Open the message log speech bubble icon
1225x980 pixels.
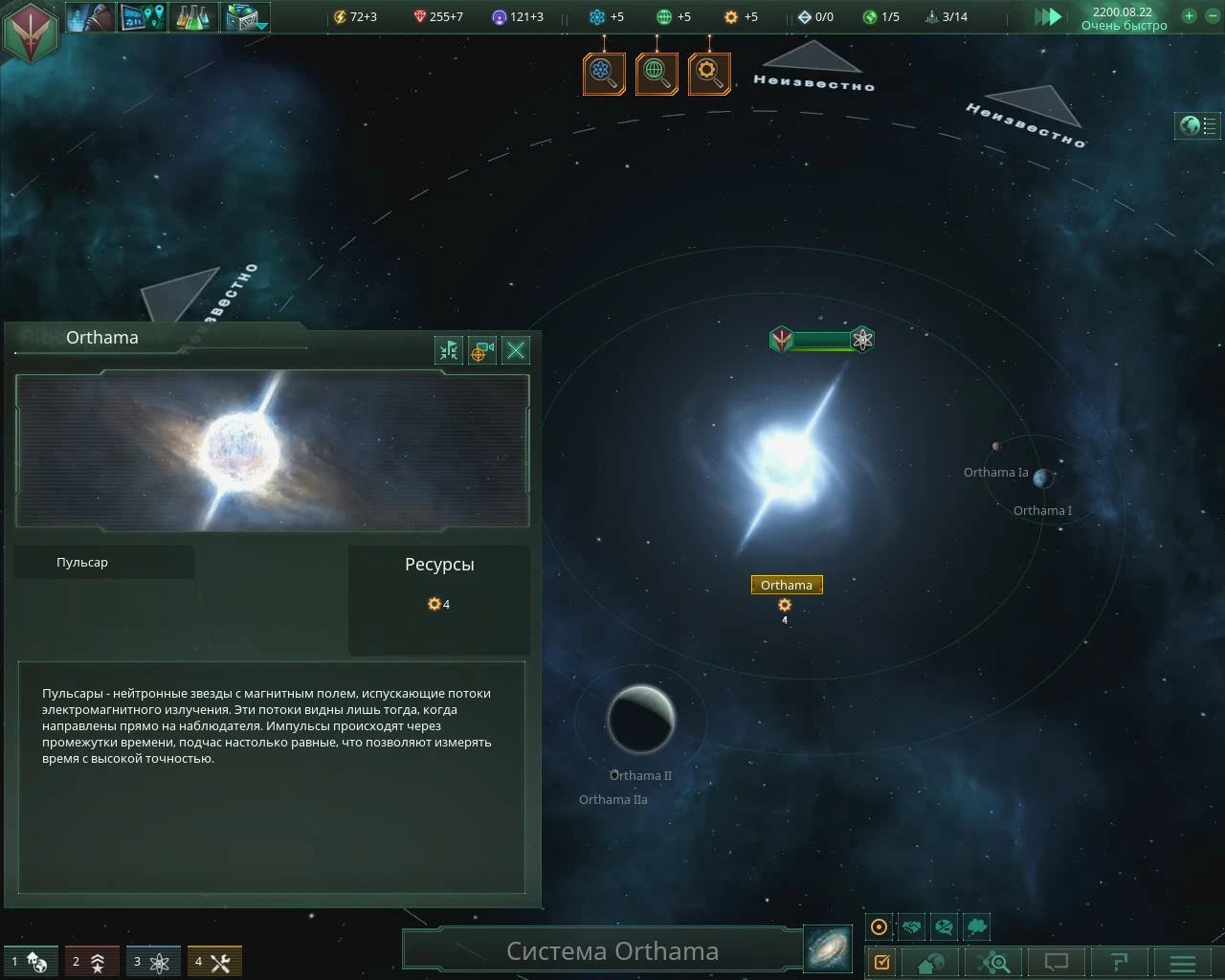pos(1055,962)
